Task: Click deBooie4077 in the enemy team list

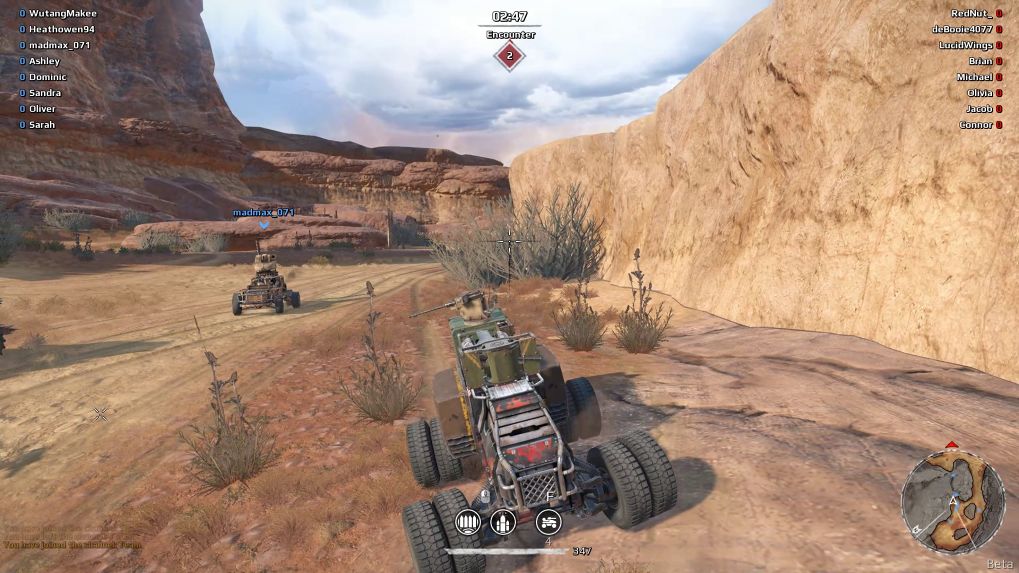Action: pos(962,29)
